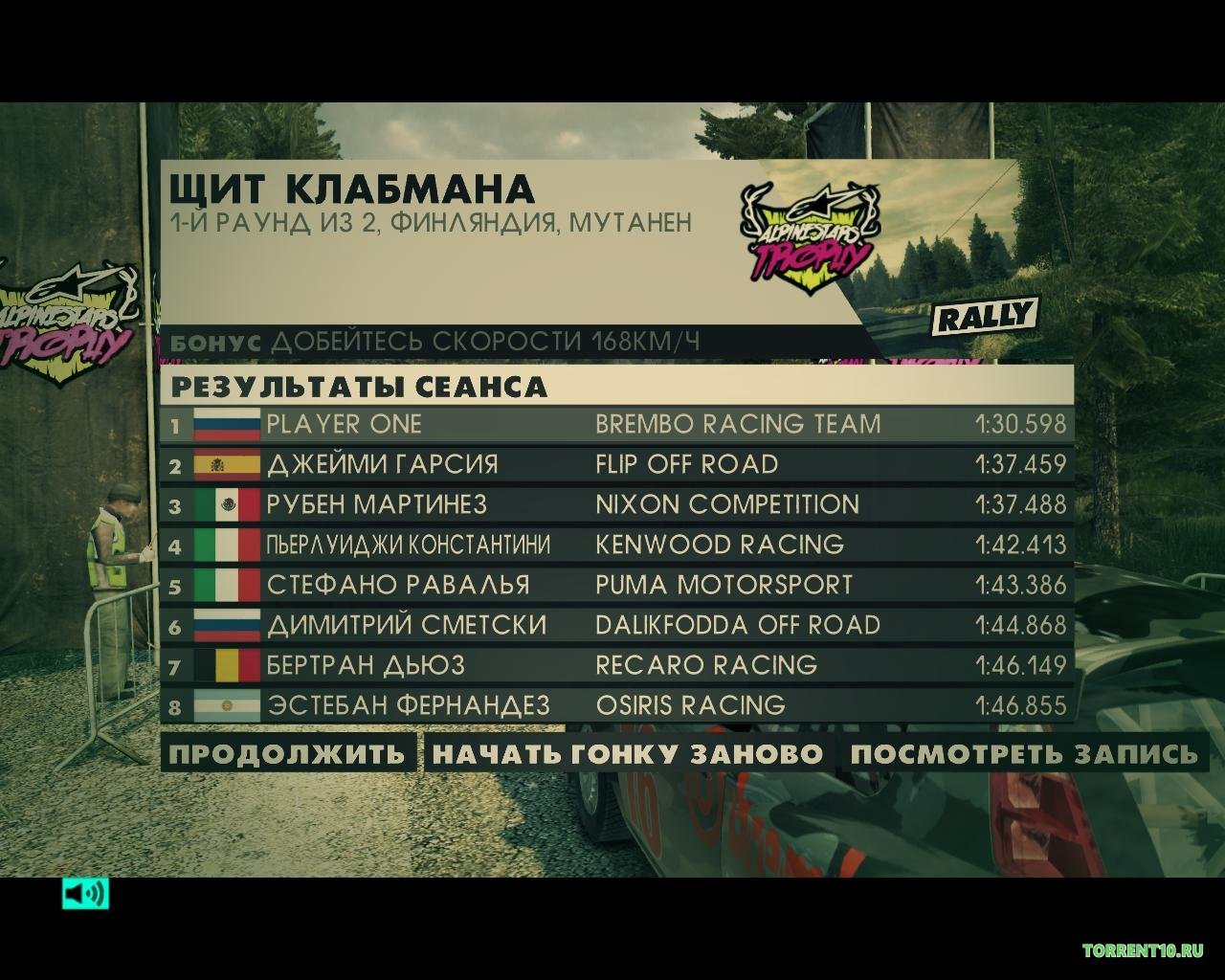Click the Russian flag beside PLAYER ONE
This screenshot has height=980, width=1225.
(224, 424)
